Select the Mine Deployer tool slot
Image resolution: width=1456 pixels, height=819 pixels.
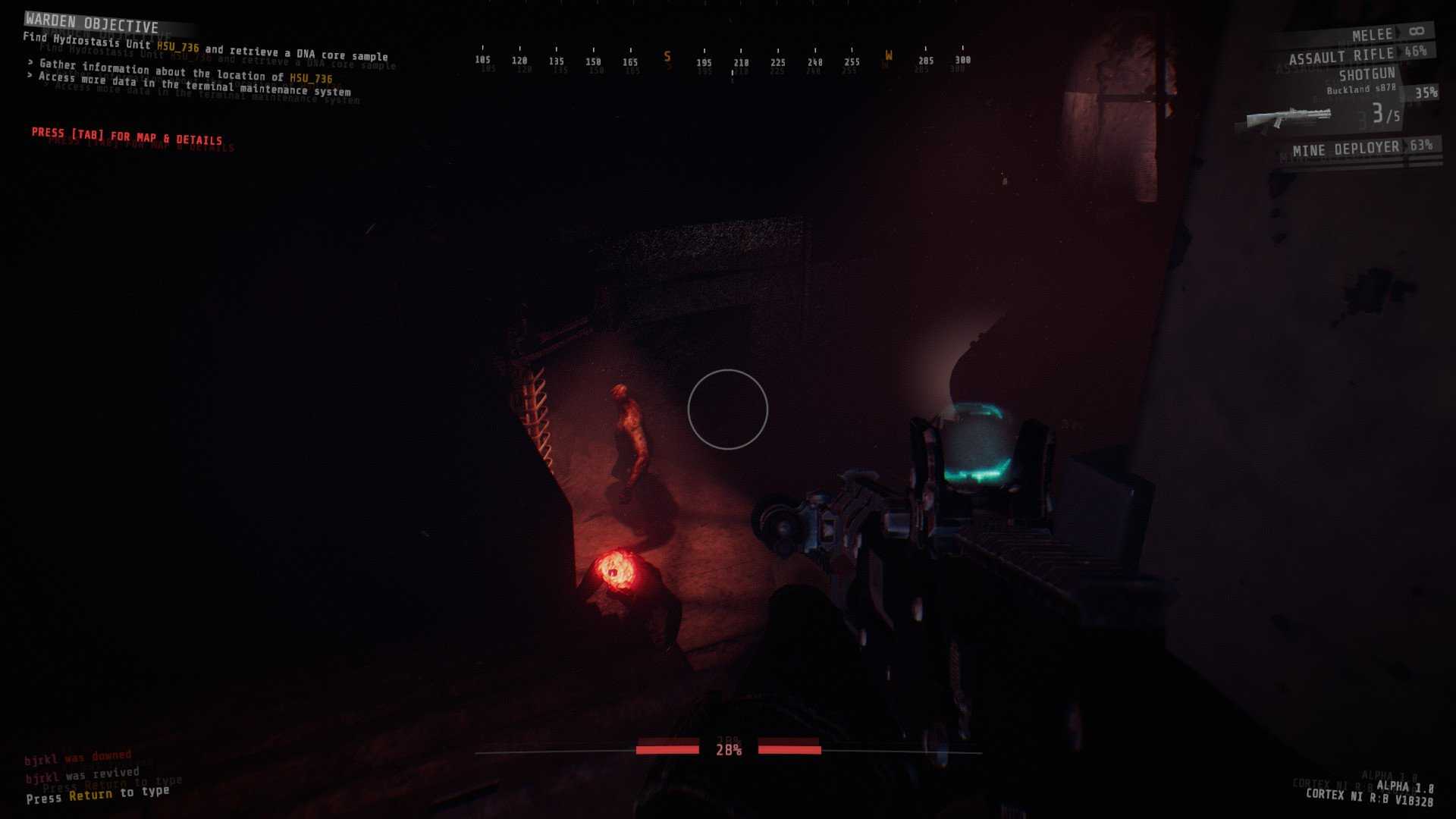pos(1345,149)
